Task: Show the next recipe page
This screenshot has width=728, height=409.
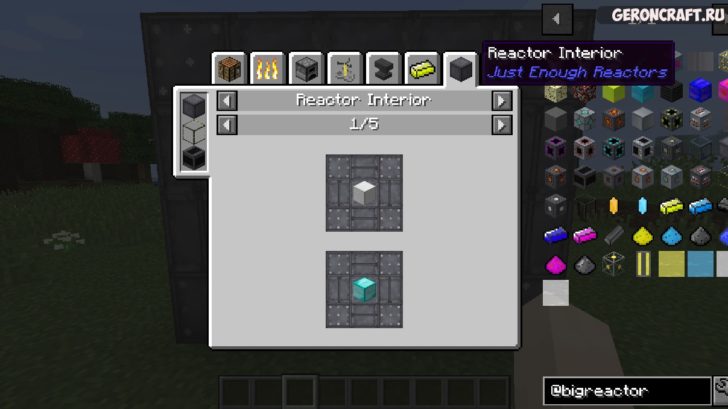Action: pyautogui.click(x=501, y=124)
